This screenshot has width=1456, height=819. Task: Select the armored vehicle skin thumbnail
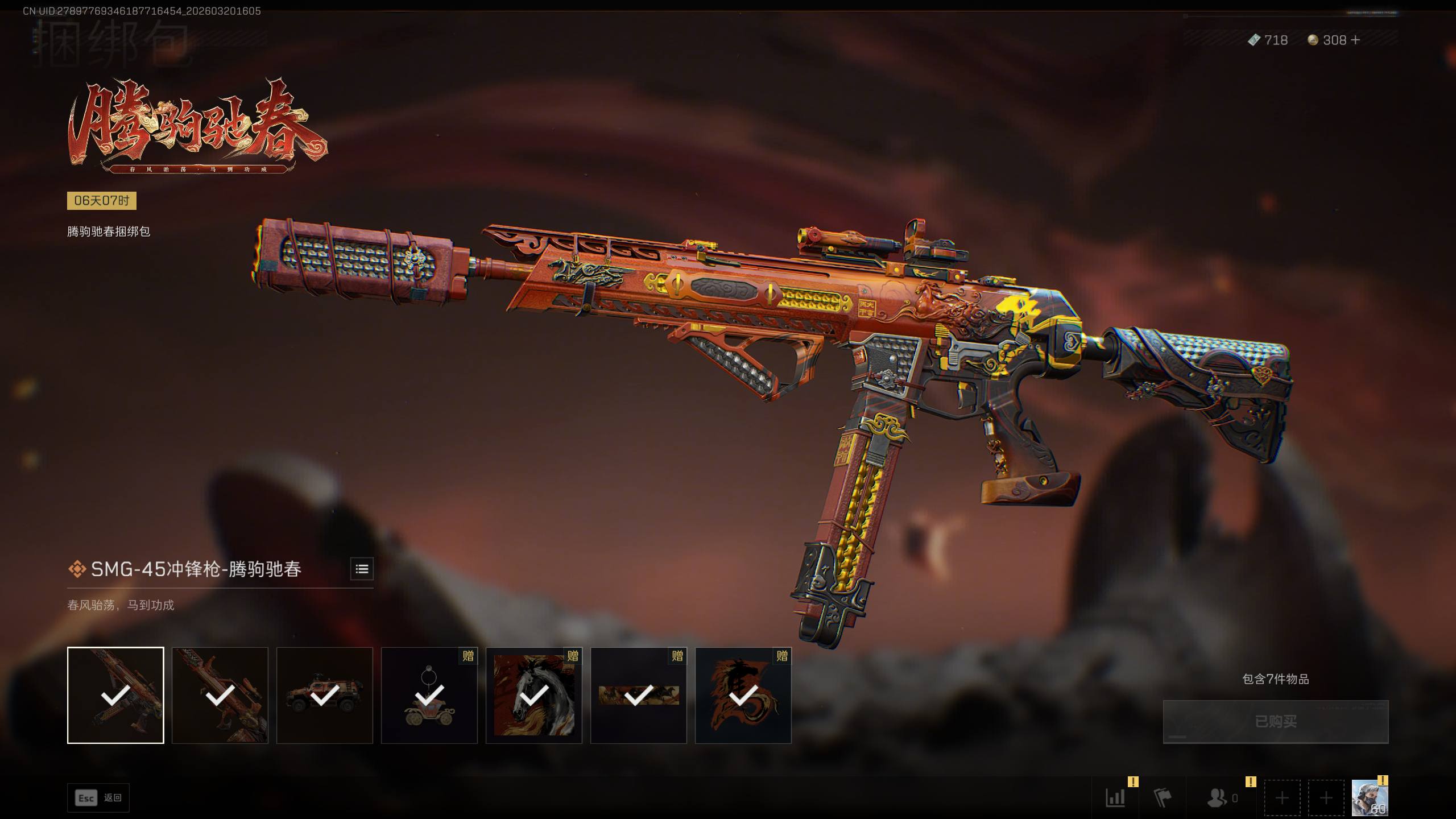click(324, 695)
